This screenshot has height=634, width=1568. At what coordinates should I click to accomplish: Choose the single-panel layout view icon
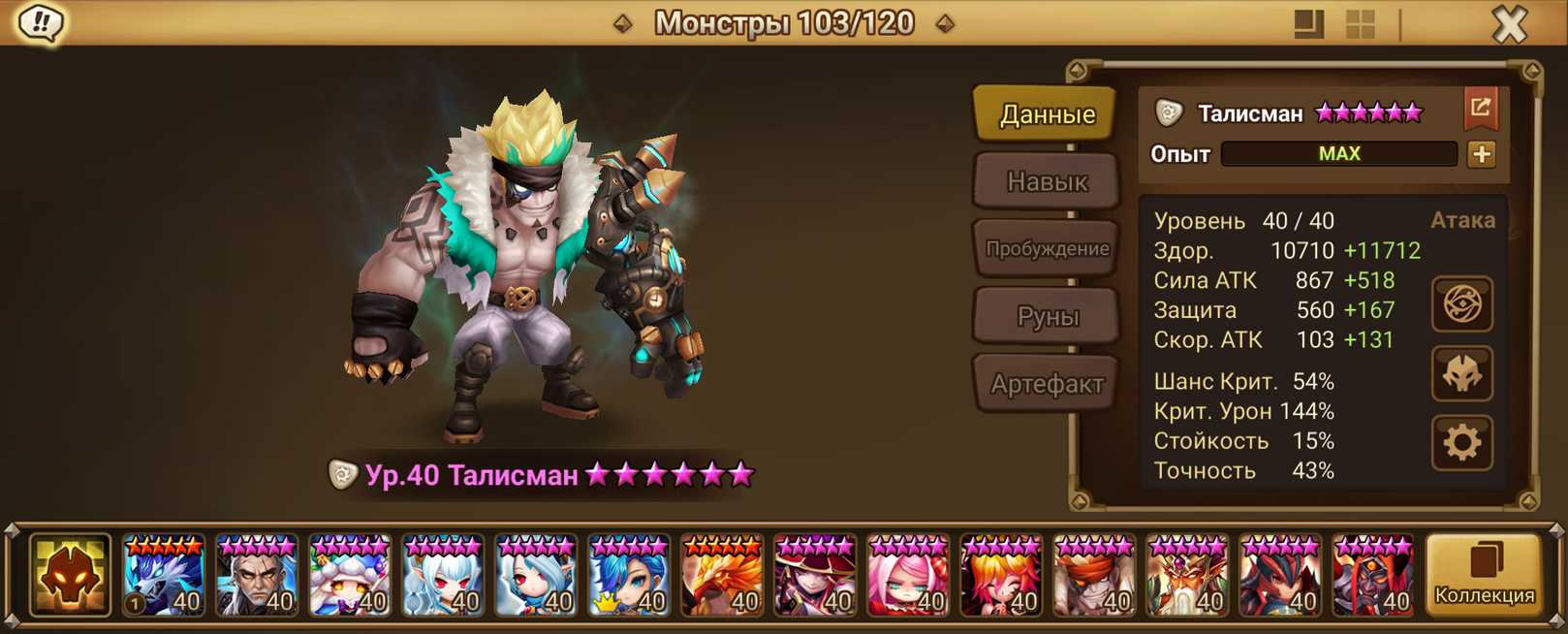[1308, 24]
